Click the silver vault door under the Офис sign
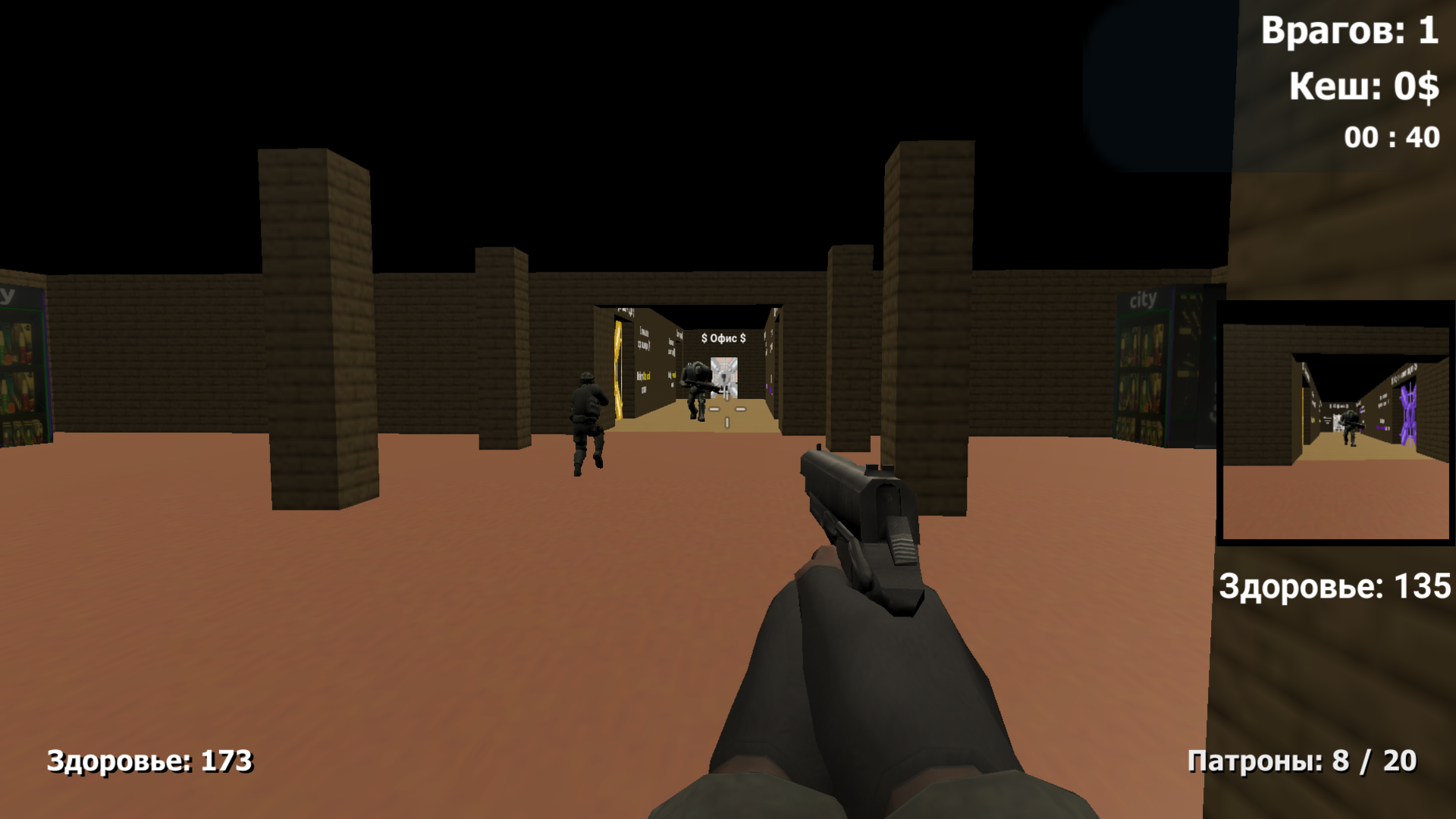 (726, 378)
